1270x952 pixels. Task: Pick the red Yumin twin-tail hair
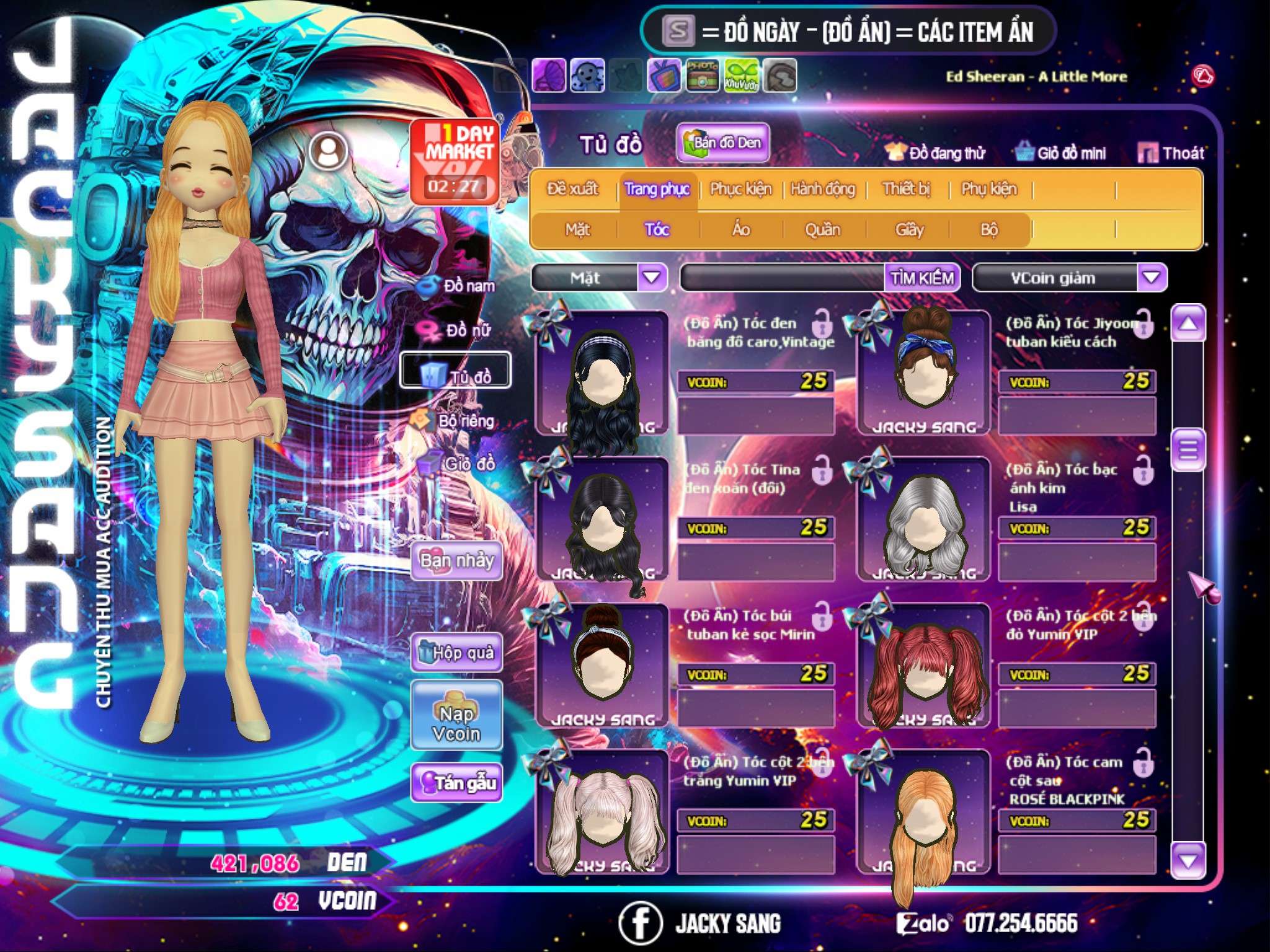(924, 666)
